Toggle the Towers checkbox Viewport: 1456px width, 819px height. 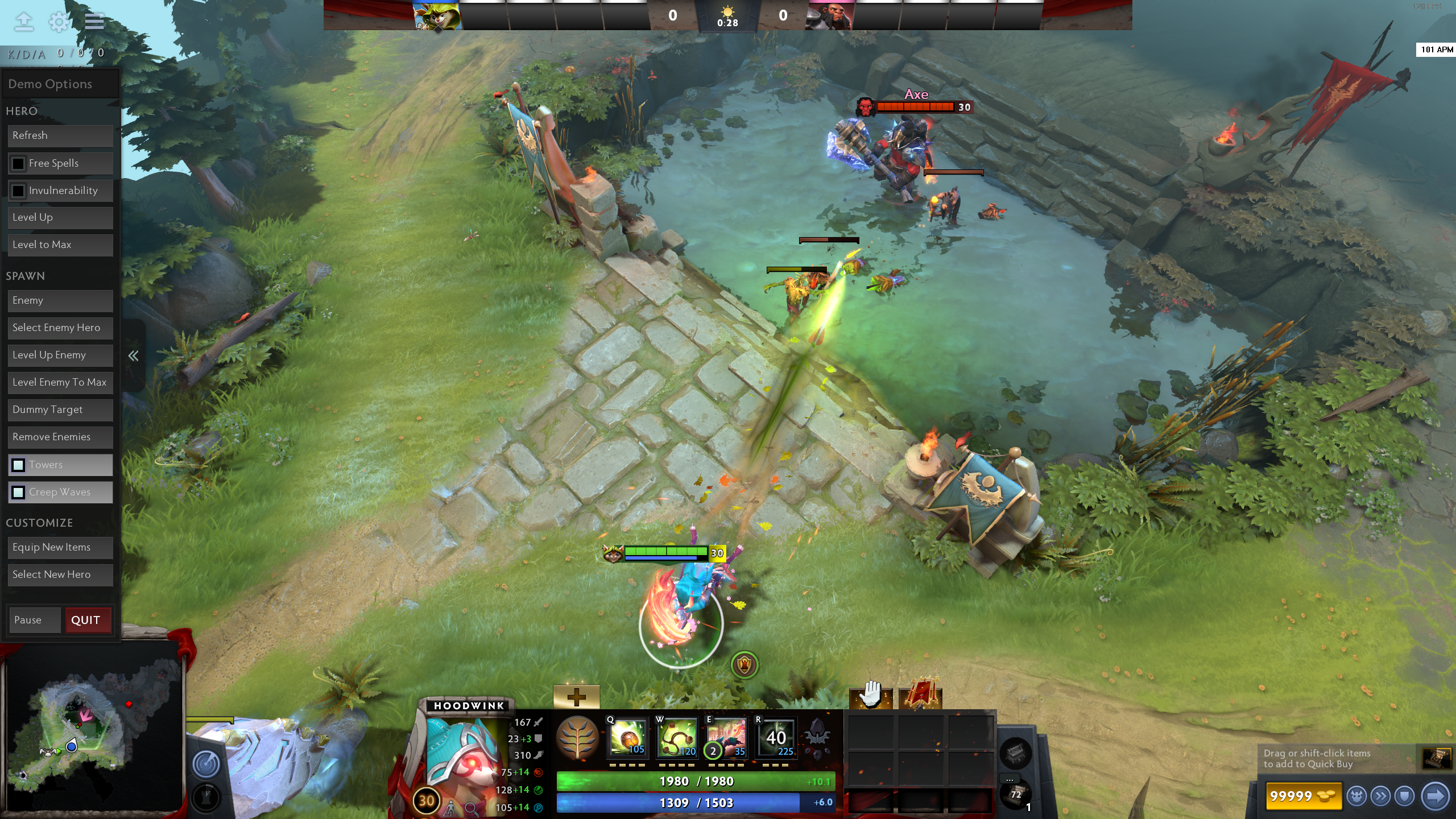(x=18, y=465)
